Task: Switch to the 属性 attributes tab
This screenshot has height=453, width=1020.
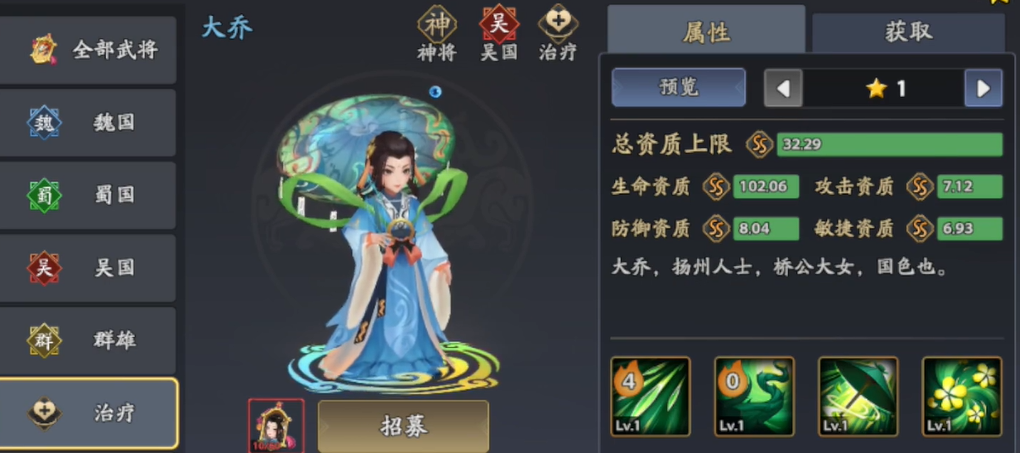Action: pos(706,31)
